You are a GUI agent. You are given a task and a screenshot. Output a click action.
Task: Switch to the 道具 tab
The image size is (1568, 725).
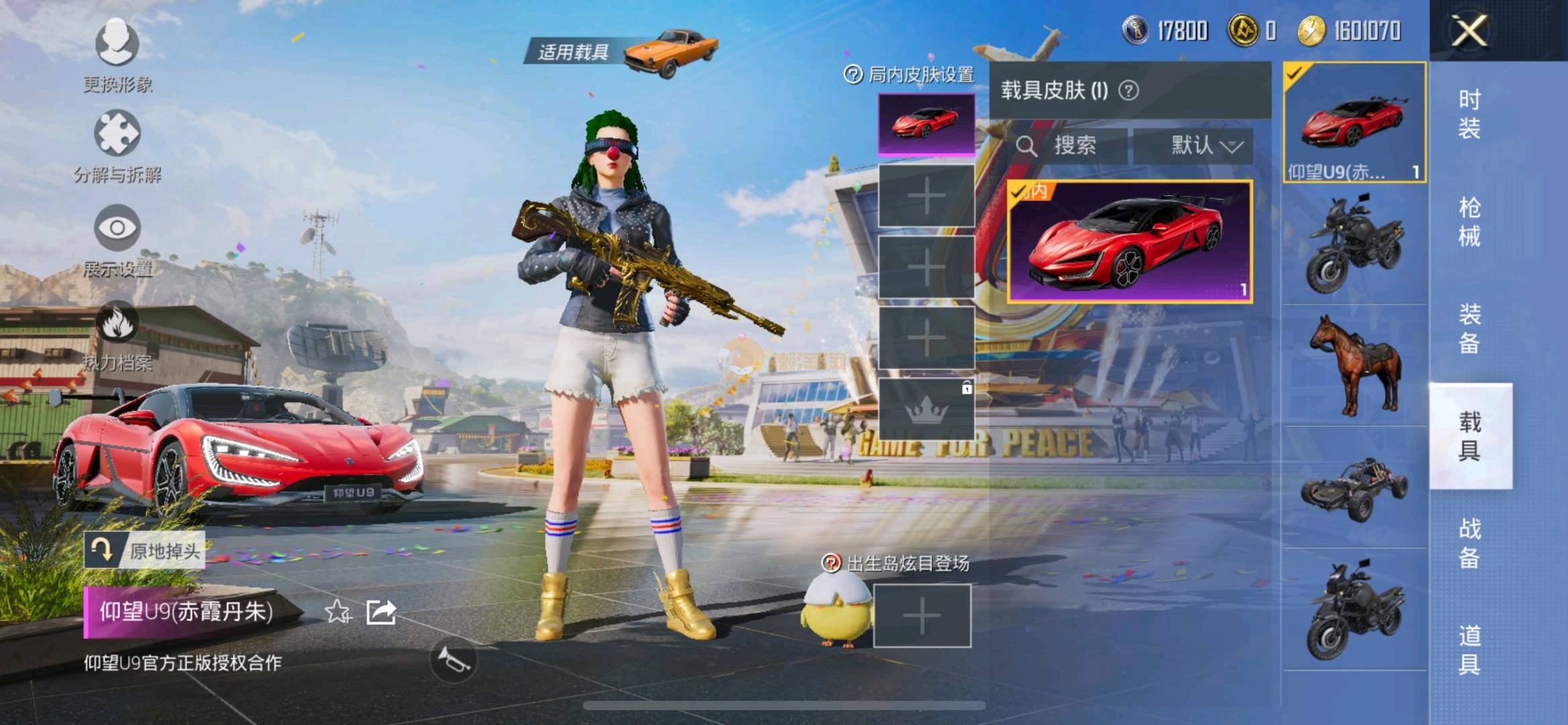click(1469, 650)
